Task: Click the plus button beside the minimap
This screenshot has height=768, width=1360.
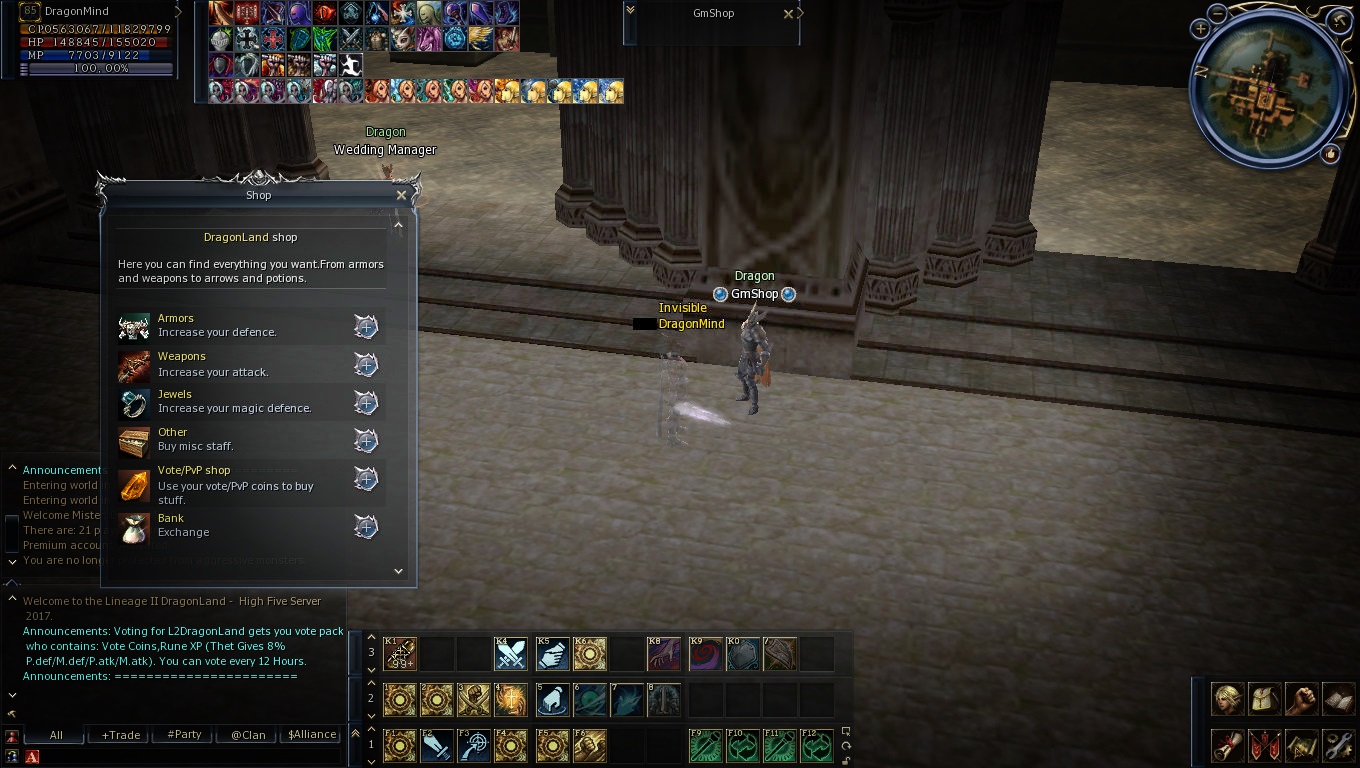Action: tap(1200, 30)
